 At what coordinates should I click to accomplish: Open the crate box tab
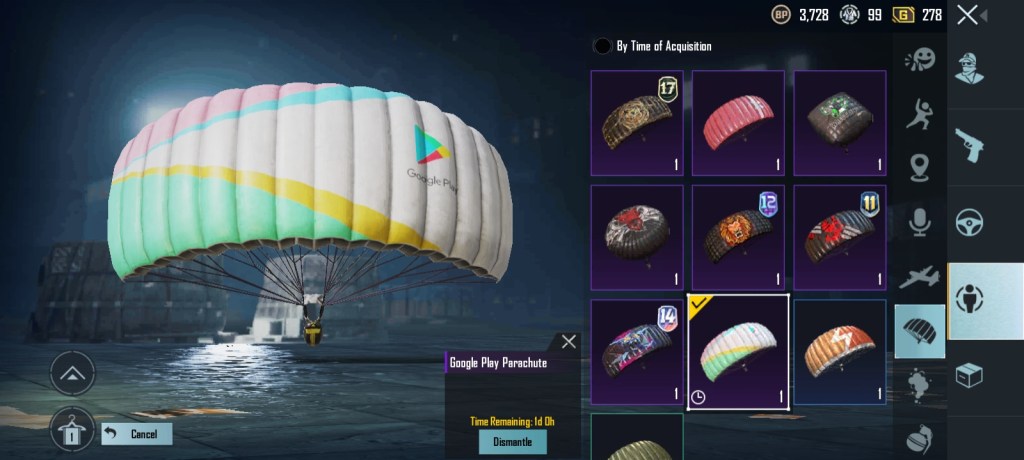pos(969,375)
